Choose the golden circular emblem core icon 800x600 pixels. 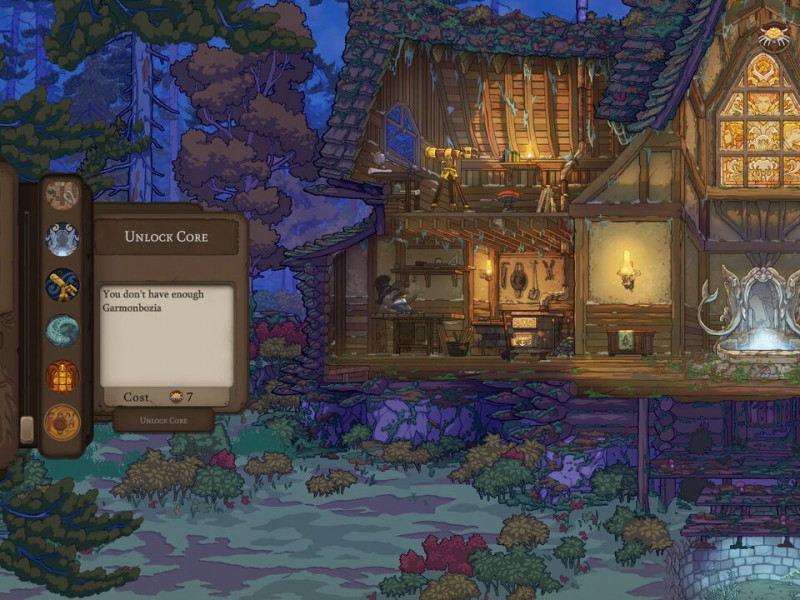(62, 423)
